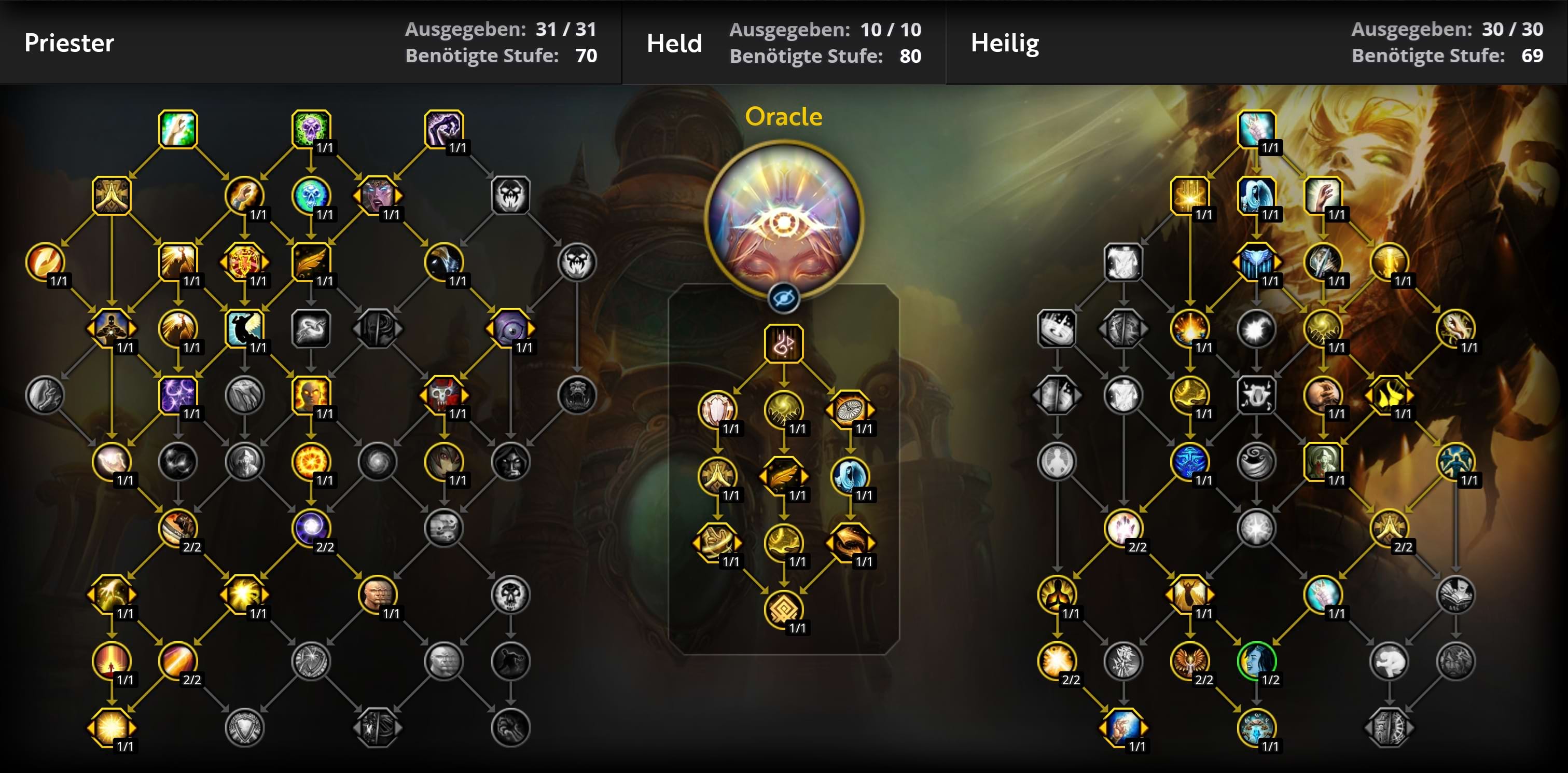Select the green glowing hand talent
Image resolution: width=1568 pixels, height=773 pixels.
click(178, 129)
